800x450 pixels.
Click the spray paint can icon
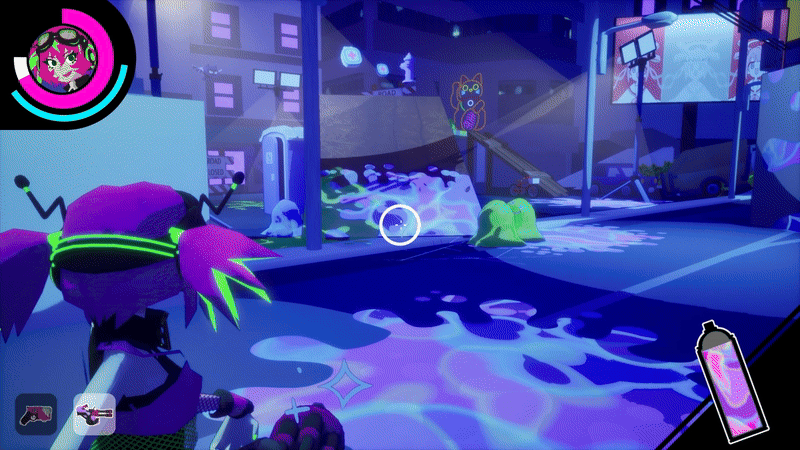point(726,379)
